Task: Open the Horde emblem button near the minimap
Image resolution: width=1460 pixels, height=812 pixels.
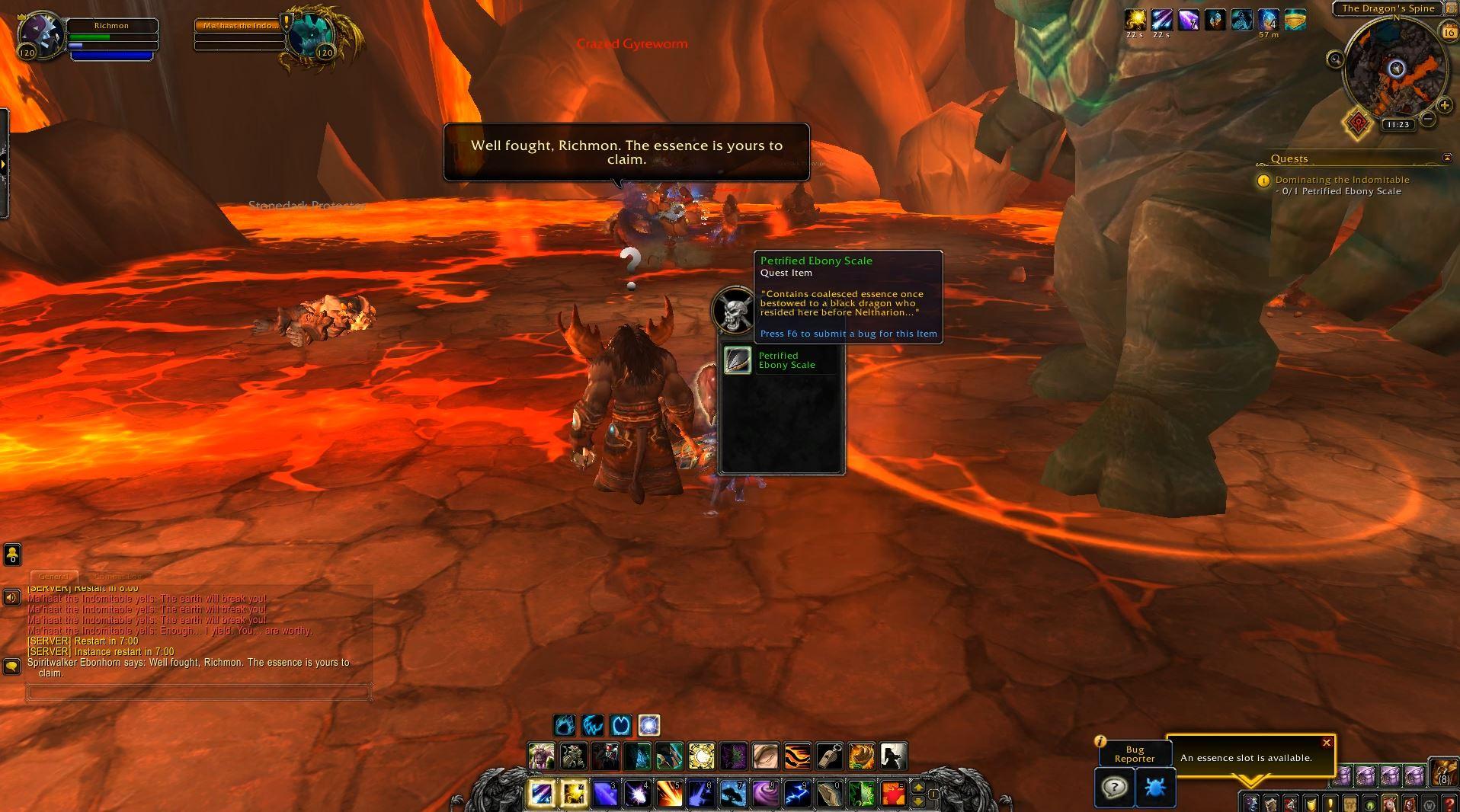Action: (1357, 126)
